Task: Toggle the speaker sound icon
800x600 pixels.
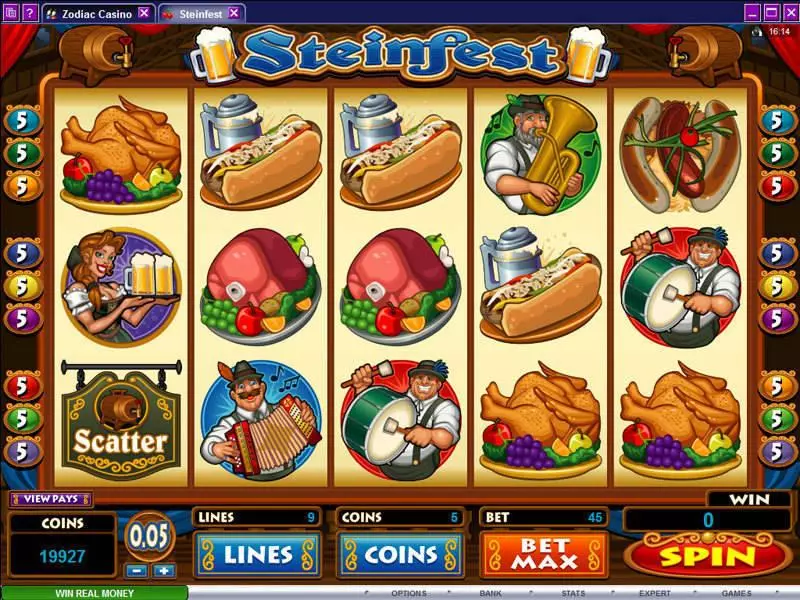Action: (x=757, y=32)
